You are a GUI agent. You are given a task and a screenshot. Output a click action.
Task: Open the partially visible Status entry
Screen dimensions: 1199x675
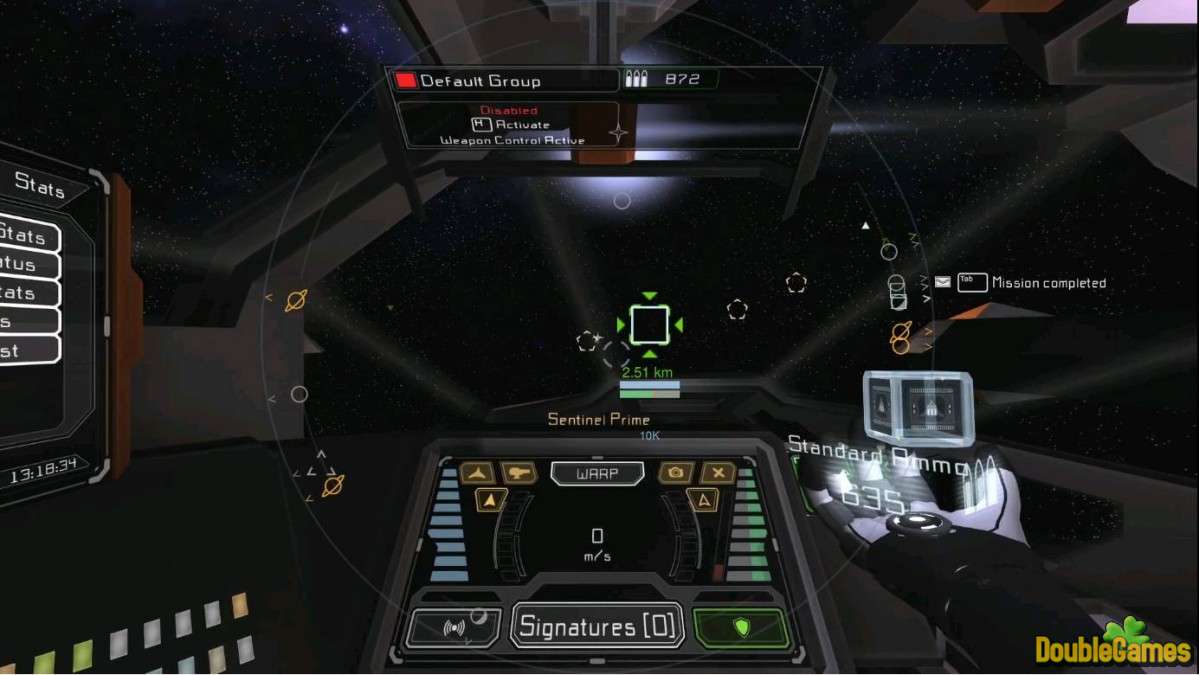tap(22, 265)
